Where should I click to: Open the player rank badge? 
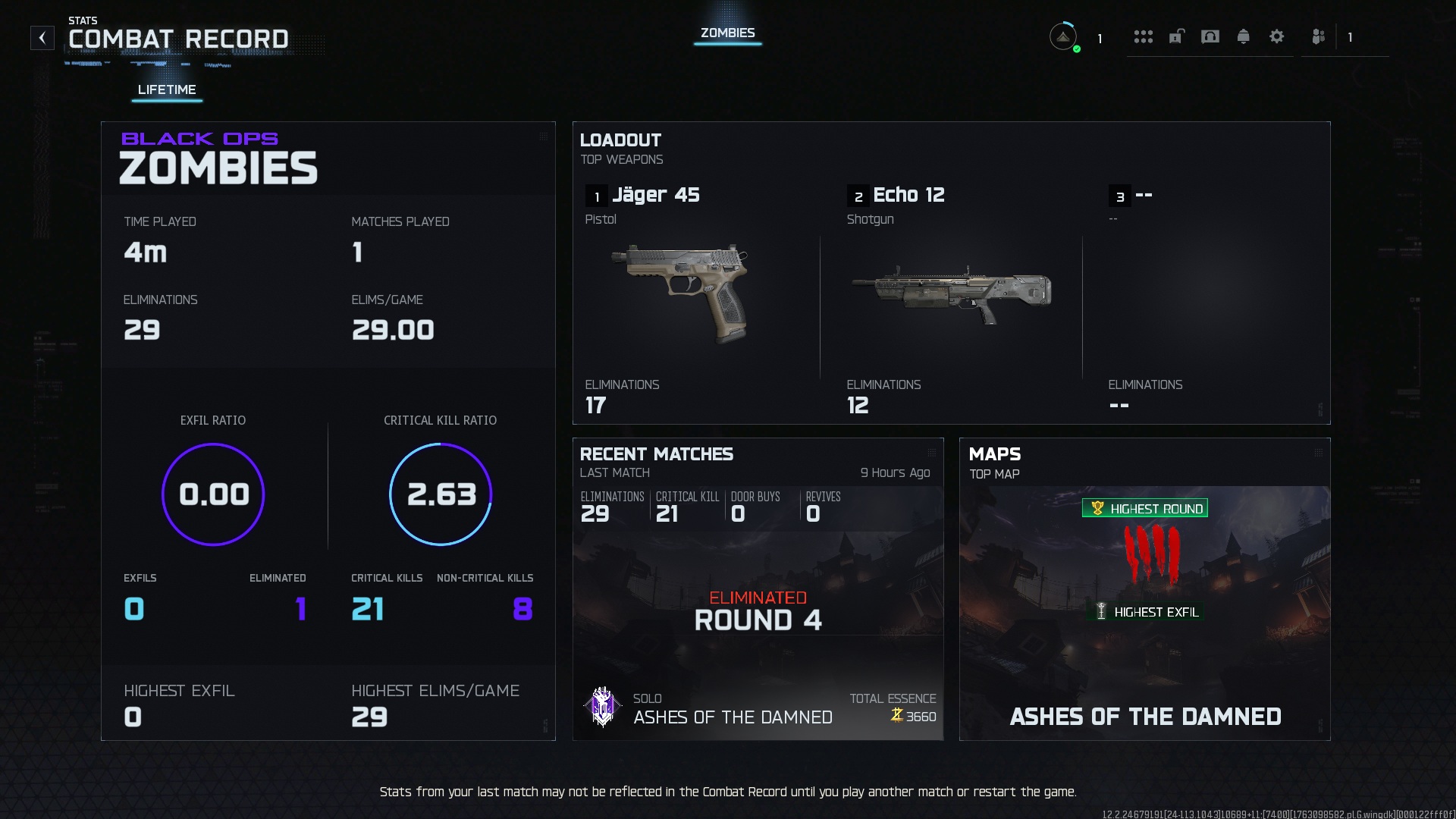1063,36
